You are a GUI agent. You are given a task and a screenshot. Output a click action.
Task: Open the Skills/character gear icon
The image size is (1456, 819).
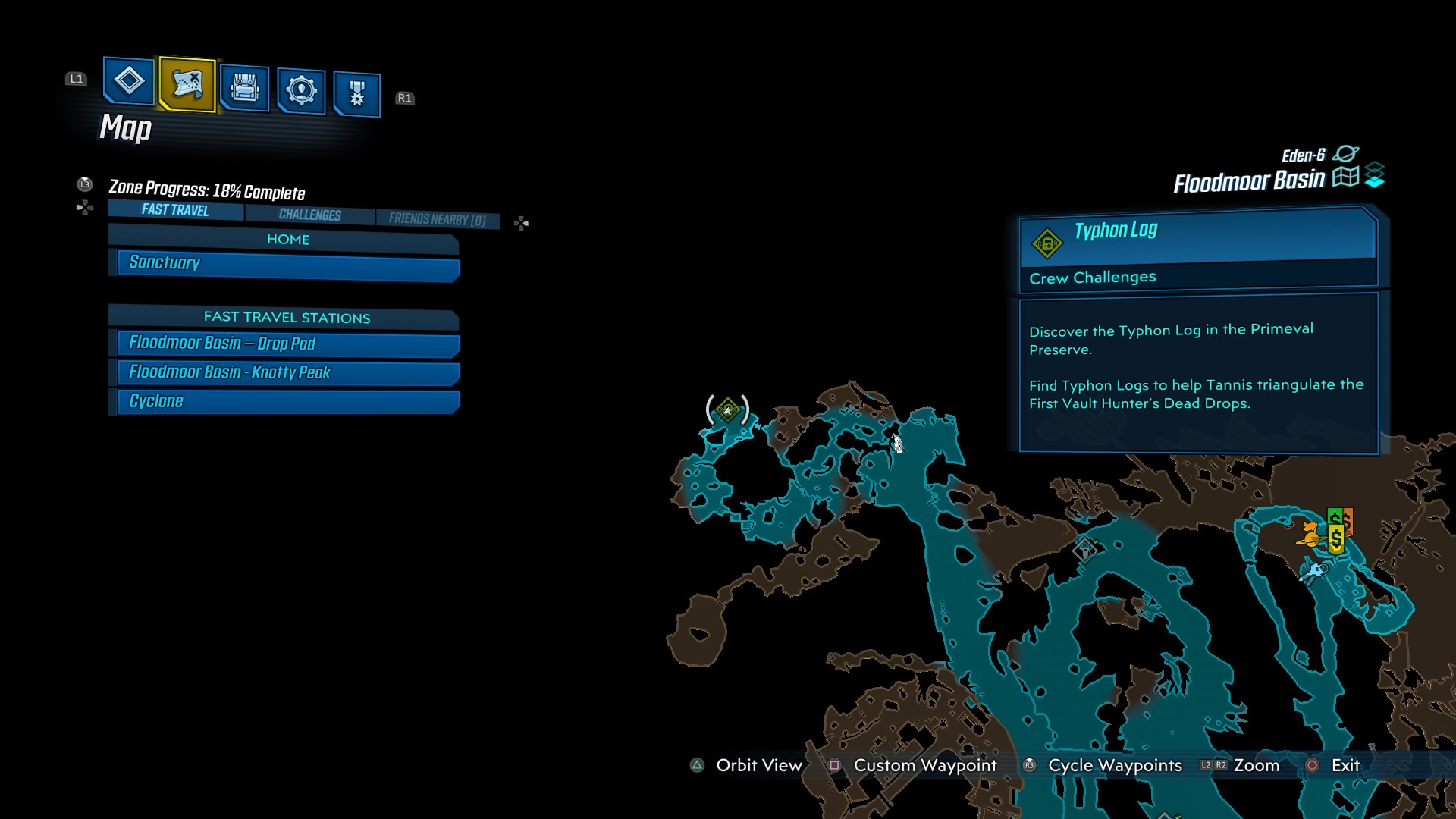301,89
